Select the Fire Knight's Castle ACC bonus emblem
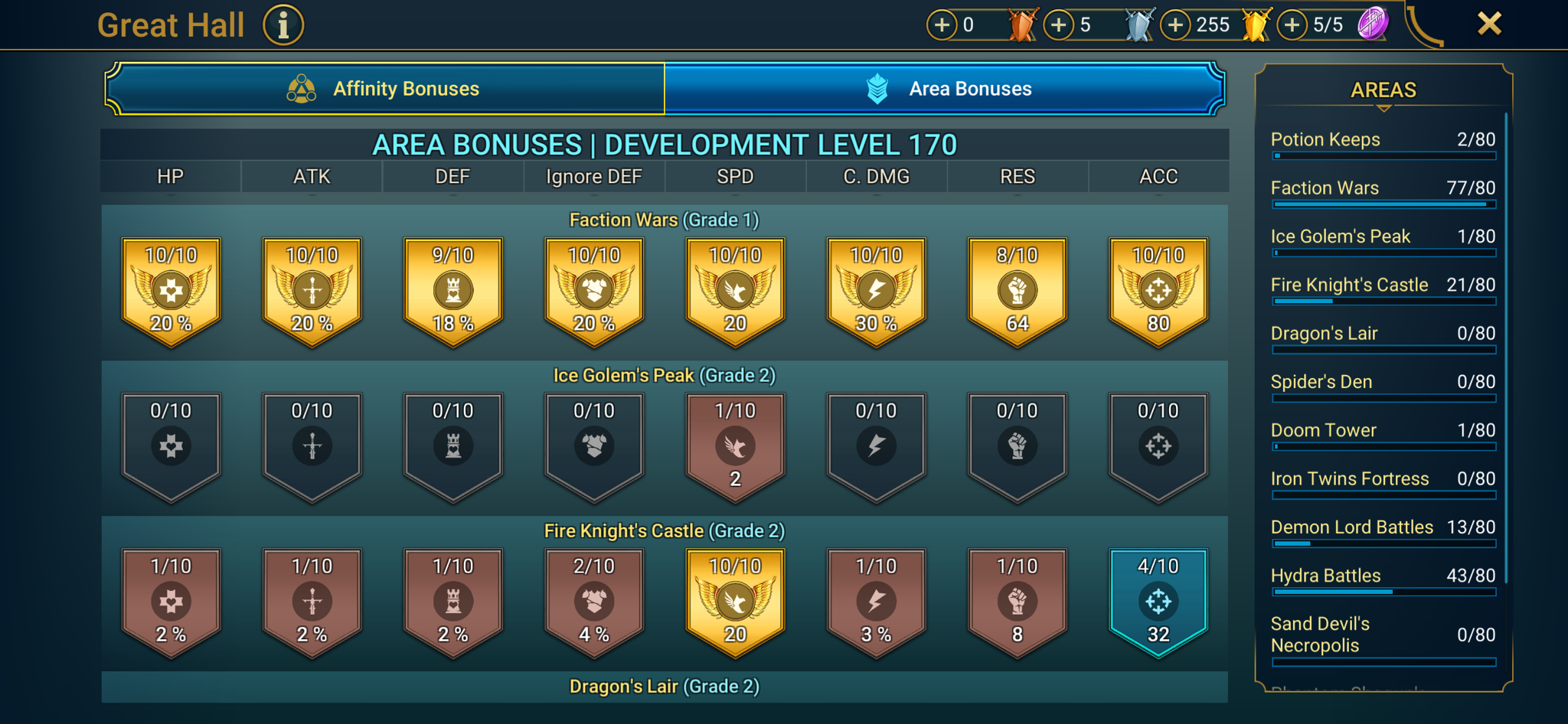This screenshot has width=1568, height=724. tap(1158, 601)
